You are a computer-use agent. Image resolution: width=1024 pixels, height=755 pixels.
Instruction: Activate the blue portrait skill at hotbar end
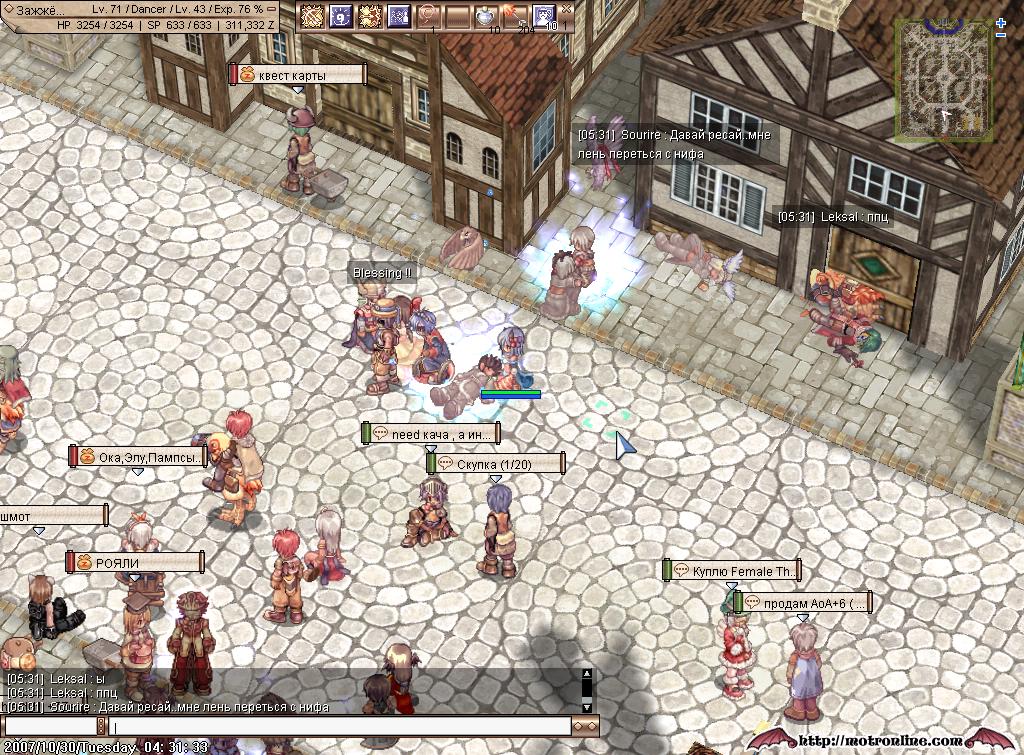click(x=544, y=16)
